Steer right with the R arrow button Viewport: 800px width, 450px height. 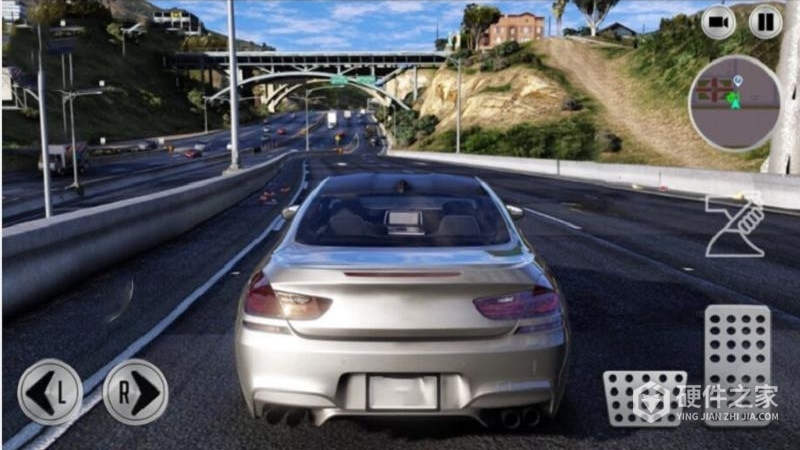(135, 392)
